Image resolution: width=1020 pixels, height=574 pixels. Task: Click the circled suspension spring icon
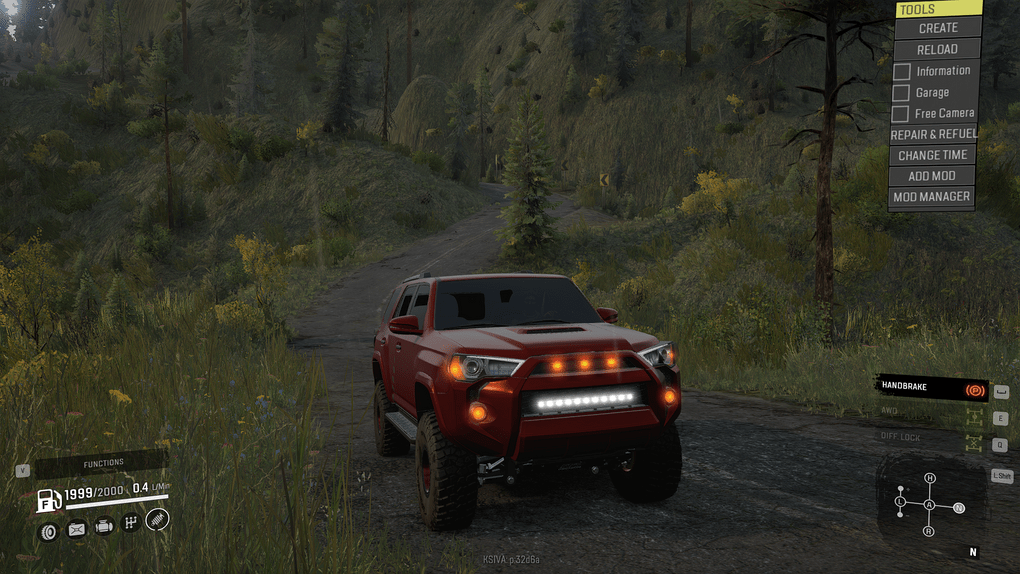[x=157, y=518]
